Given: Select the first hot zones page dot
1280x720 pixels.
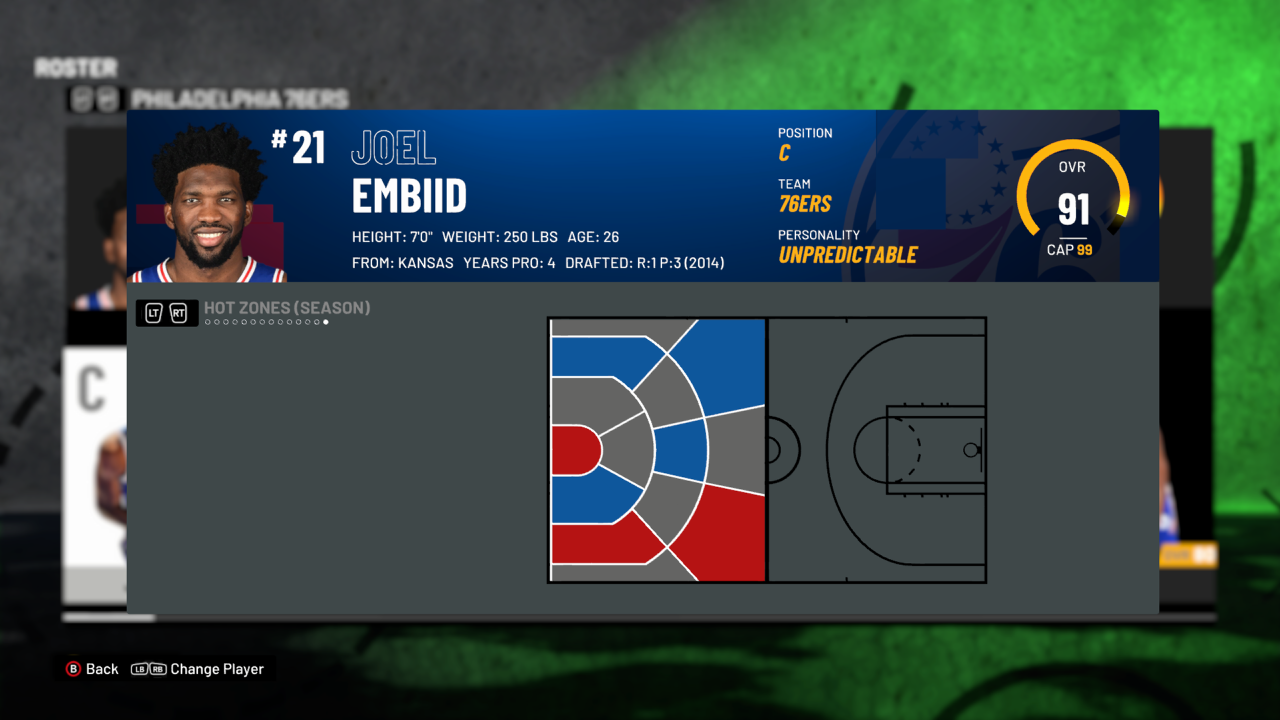Looking at the screenshot, I should [x=209, y=322].
